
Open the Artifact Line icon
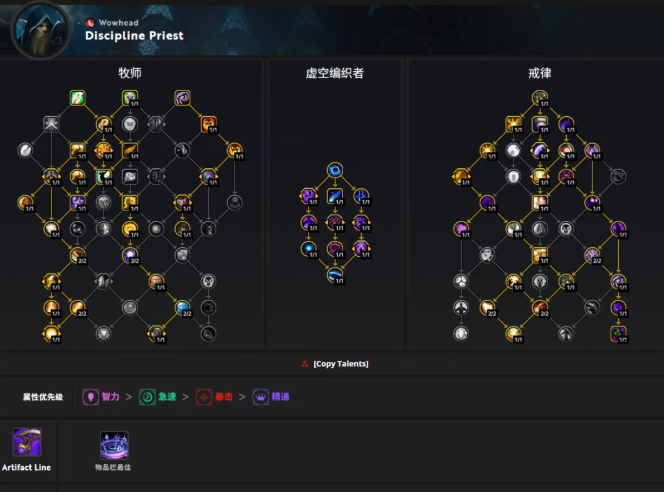pos(27,442)
